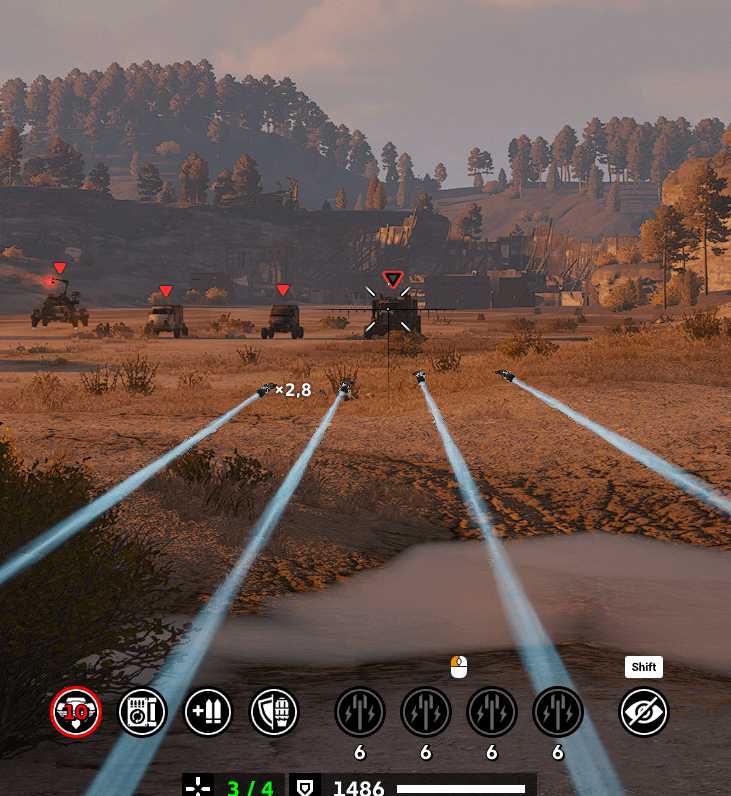
Task: Use the radio device module icon
Action: 143,712
